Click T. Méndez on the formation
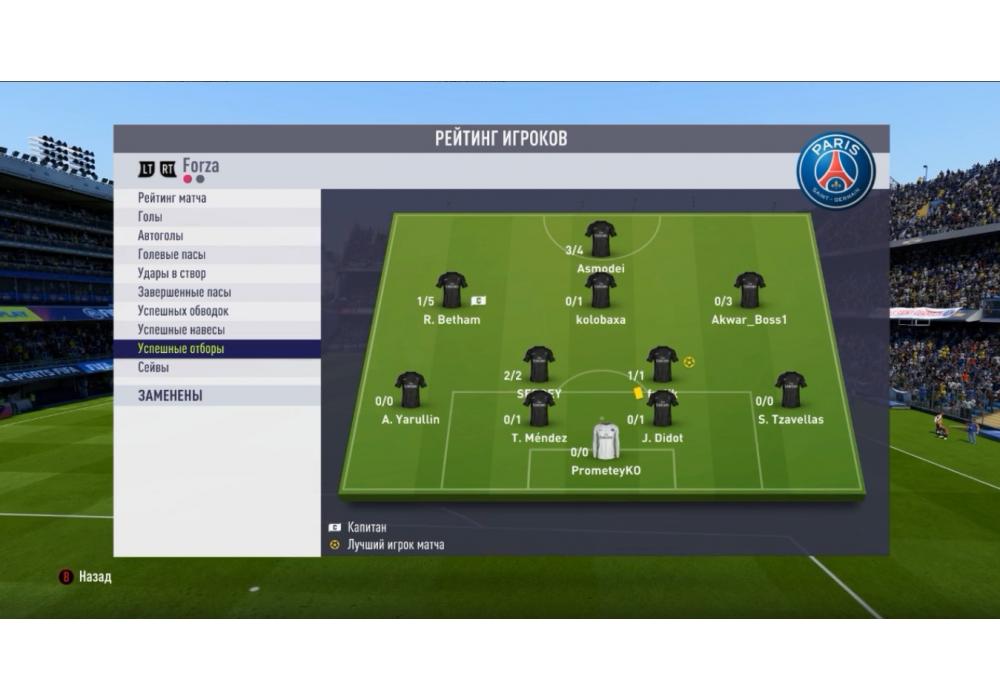The image size is (1000, 700). pos(539,408)
